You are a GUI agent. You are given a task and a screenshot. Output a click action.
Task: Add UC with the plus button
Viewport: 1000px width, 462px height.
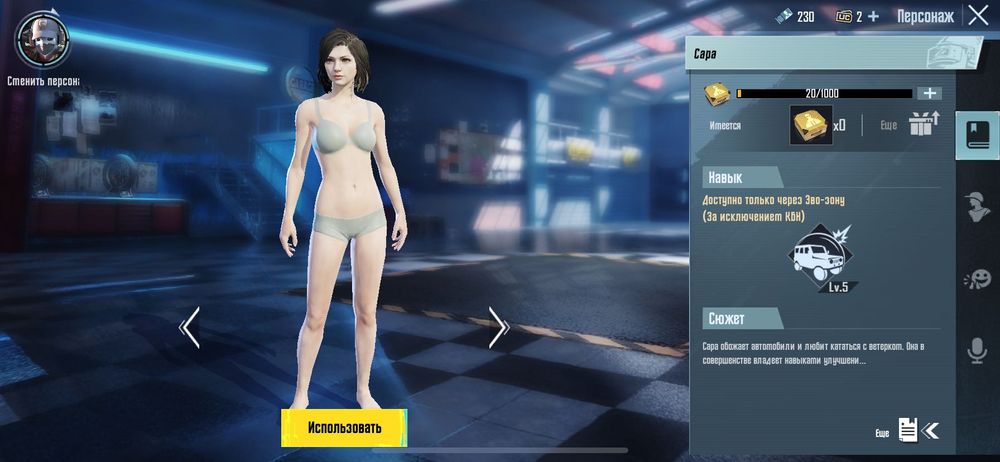(x=873, y=16)
